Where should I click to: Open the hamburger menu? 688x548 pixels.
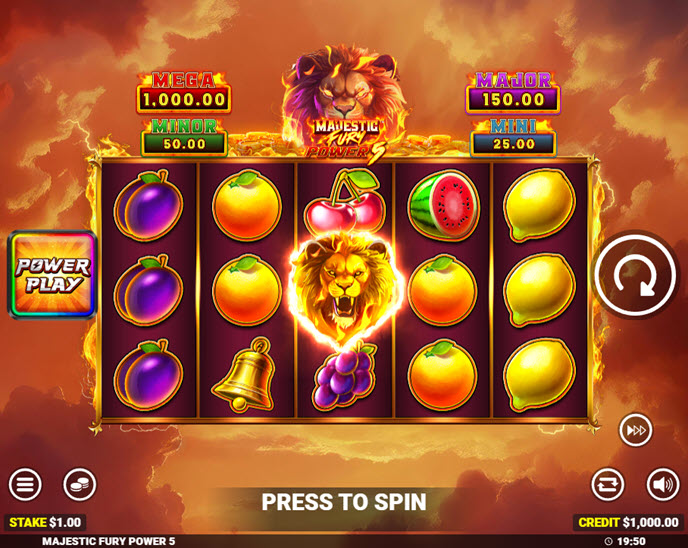pos(25,485)
